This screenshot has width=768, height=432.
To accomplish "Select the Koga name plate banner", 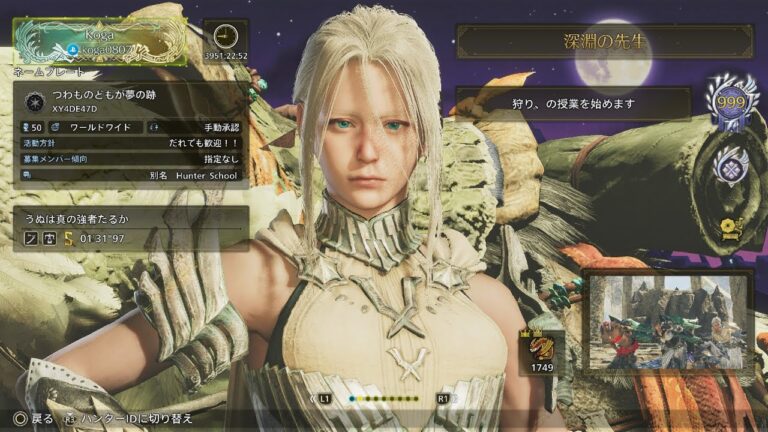I will [x=100, y=40].
